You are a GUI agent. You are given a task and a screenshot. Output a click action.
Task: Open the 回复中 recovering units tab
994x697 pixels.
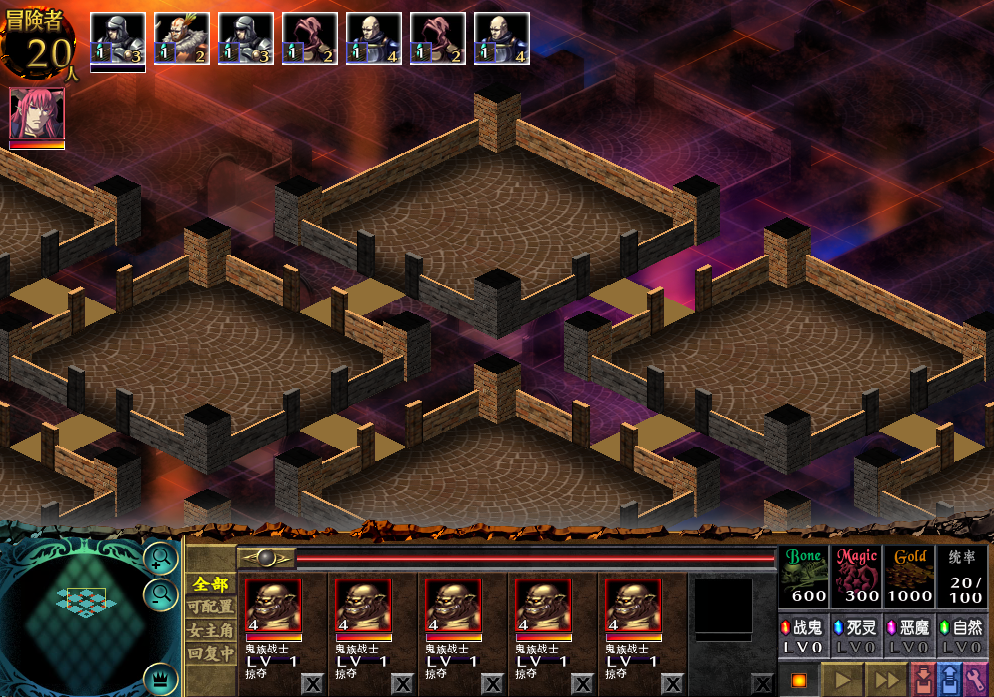coord(211,653)
